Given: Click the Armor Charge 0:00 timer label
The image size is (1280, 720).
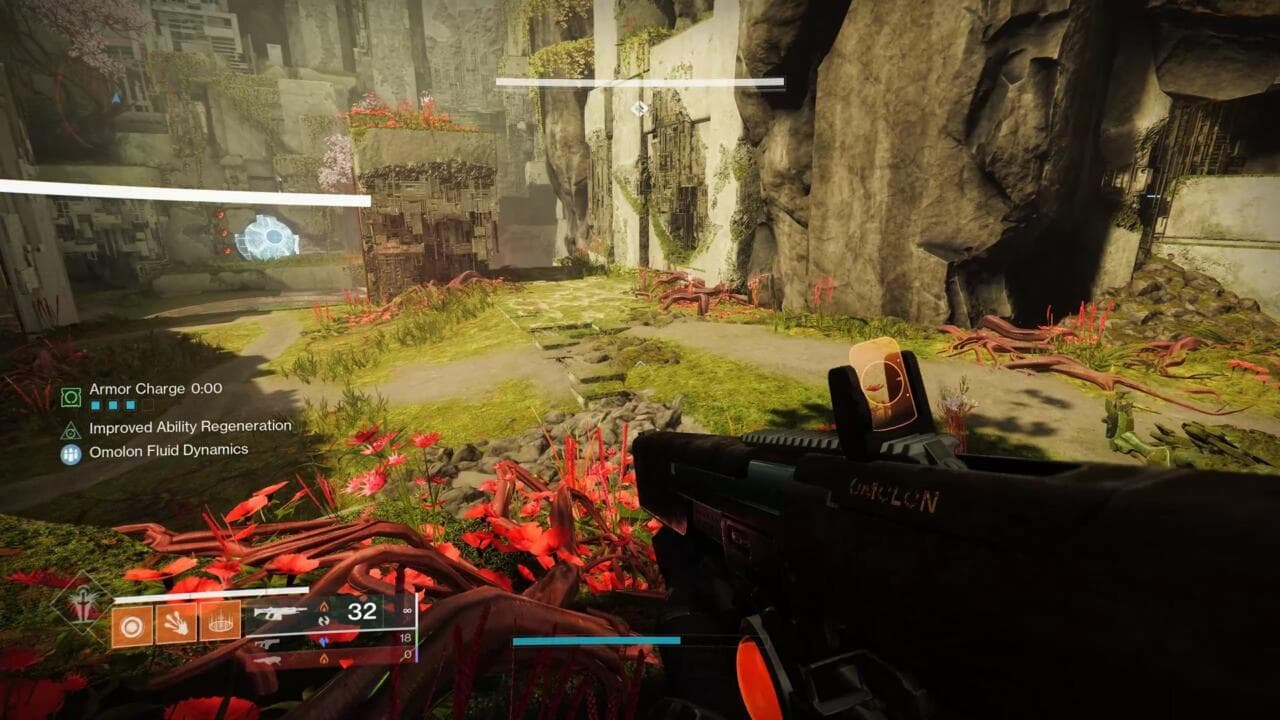Looking at the screenshot, I should [156, 389].
